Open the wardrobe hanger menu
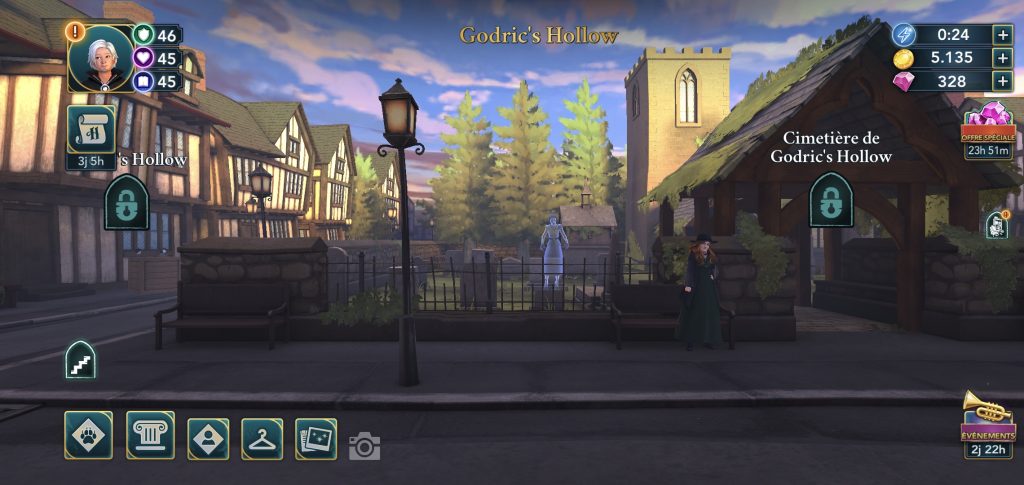Screen dimensions: 1024x485 pos(262,438)
